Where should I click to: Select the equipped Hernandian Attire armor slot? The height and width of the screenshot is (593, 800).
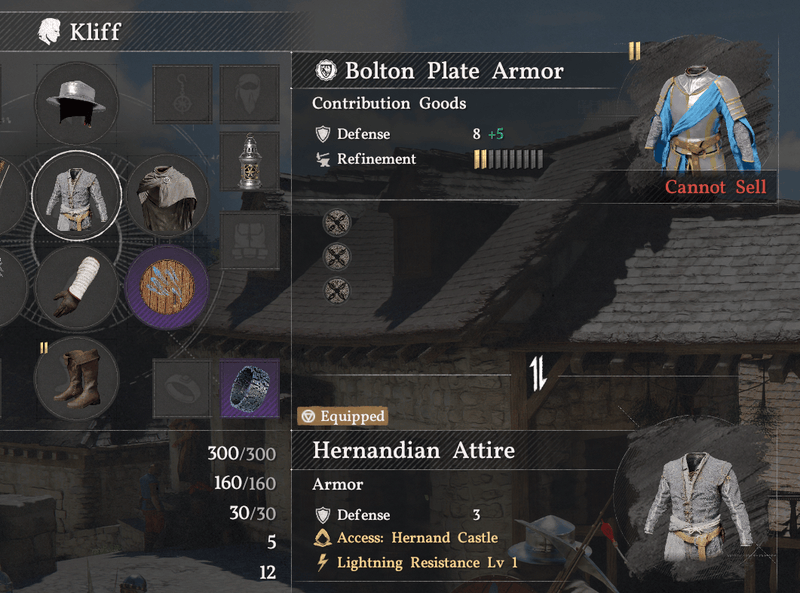[76, 193]
